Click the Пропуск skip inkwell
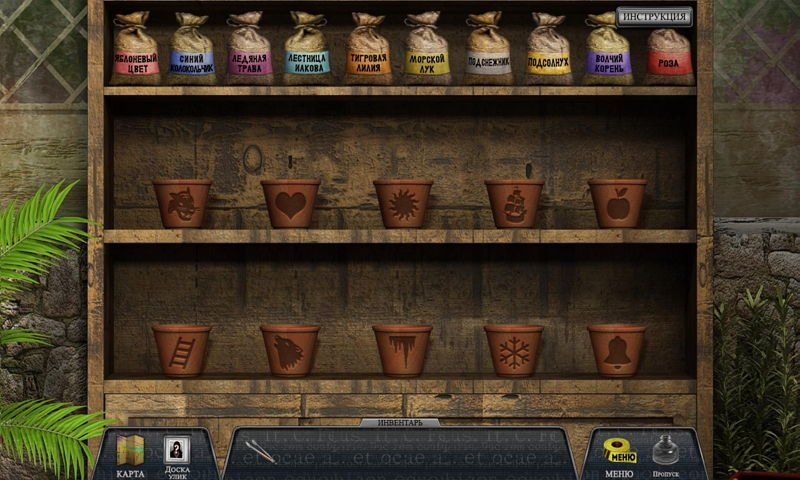 click(x=667, y=454)
